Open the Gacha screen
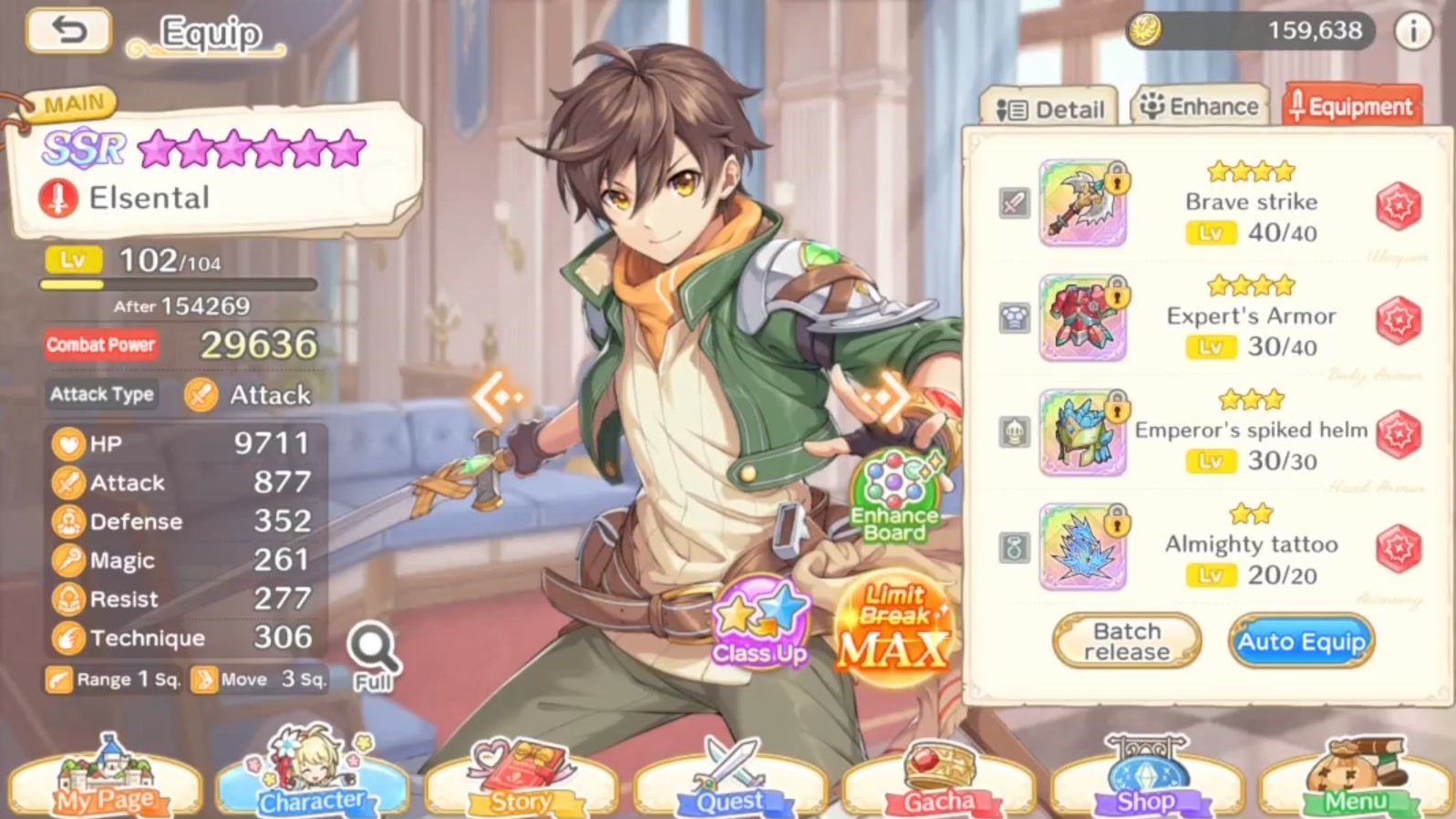 (938, 783)
